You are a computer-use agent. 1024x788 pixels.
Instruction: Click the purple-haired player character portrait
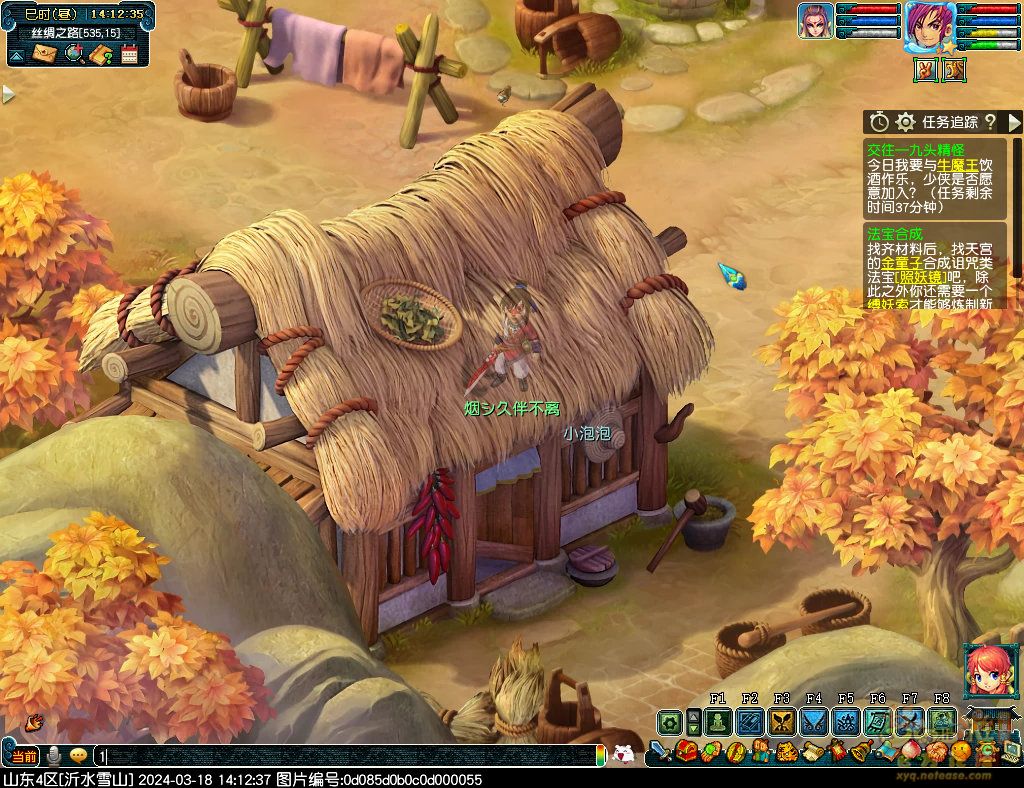click(x=928, y=26)
